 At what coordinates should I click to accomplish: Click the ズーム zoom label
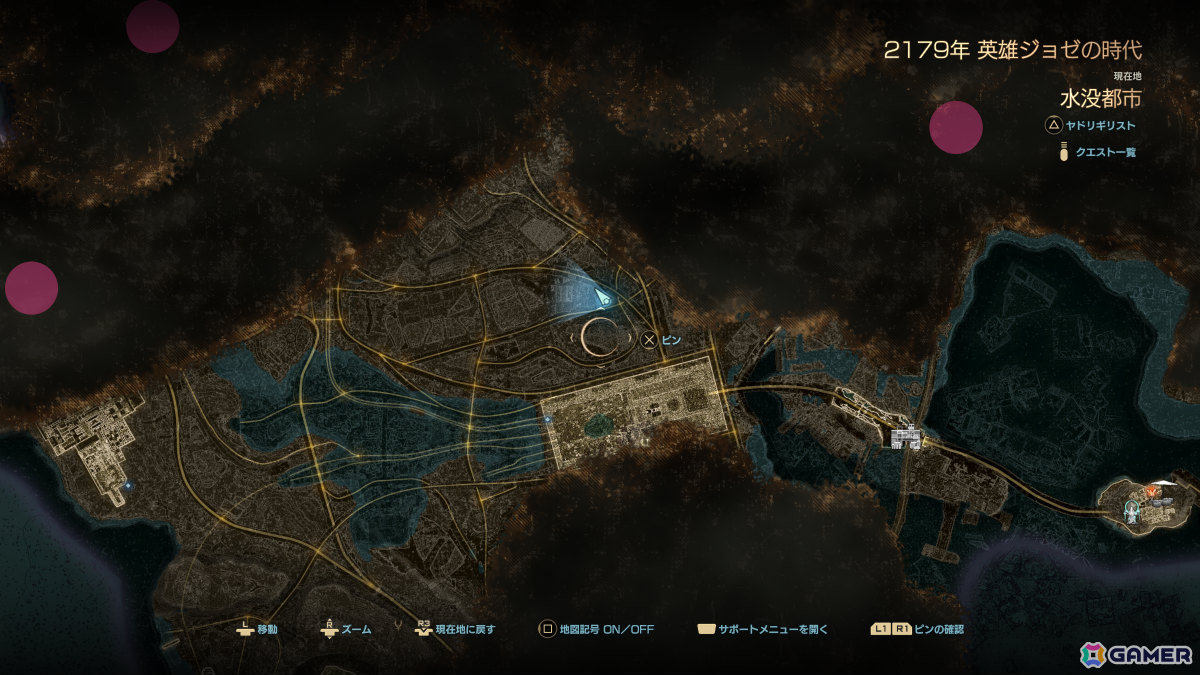pos(355,630)
